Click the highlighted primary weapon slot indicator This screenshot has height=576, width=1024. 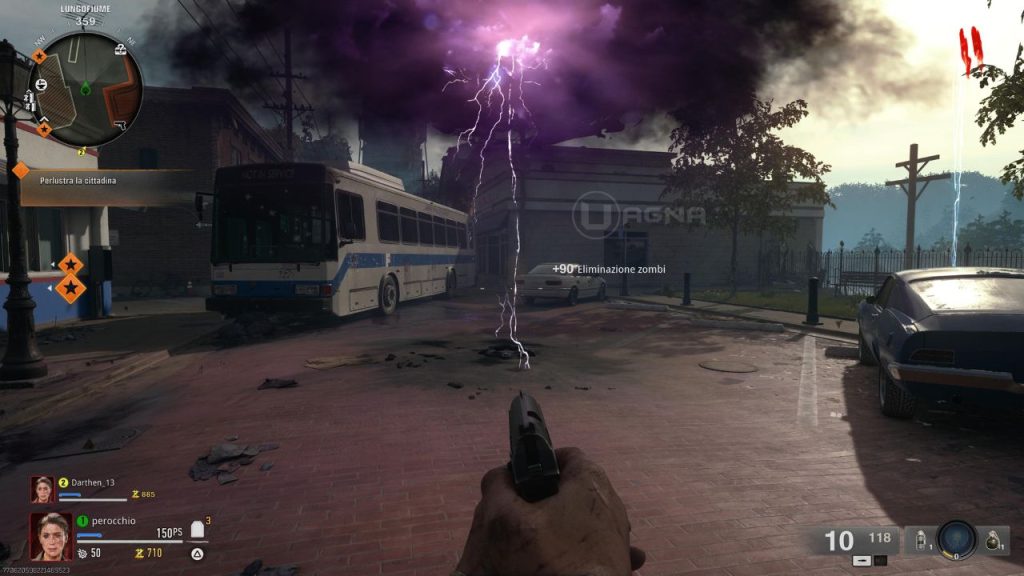point(864,560)
